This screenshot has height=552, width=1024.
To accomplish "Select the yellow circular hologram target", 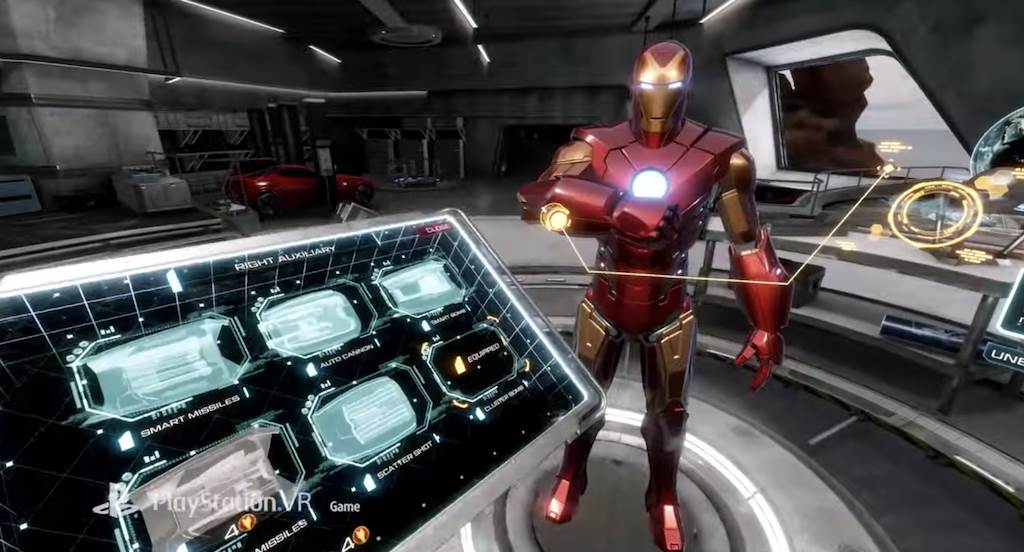I will pos(935,213).
